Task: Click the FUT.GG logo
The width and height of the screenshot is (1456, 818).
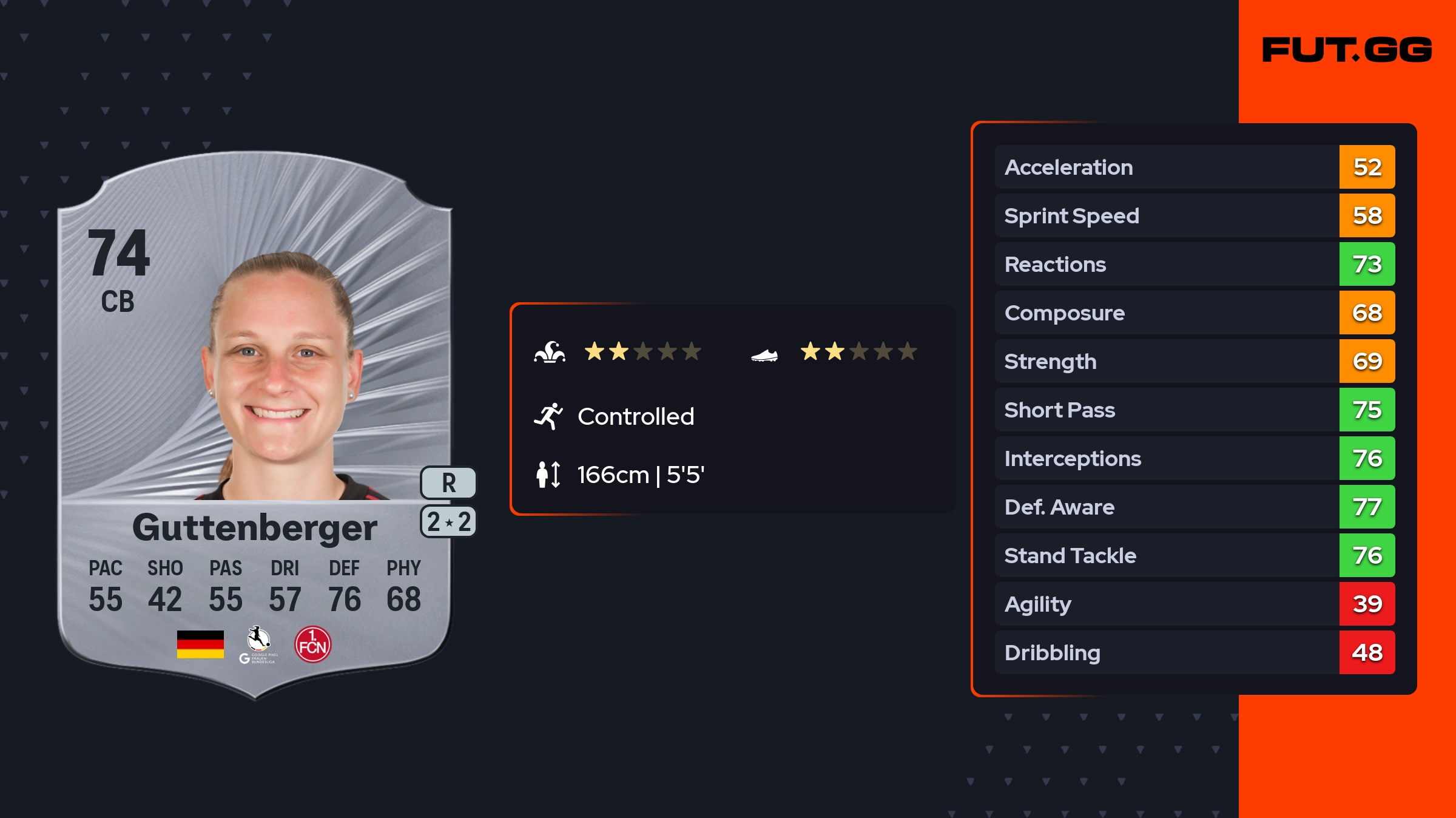Action: point(1347,50)
